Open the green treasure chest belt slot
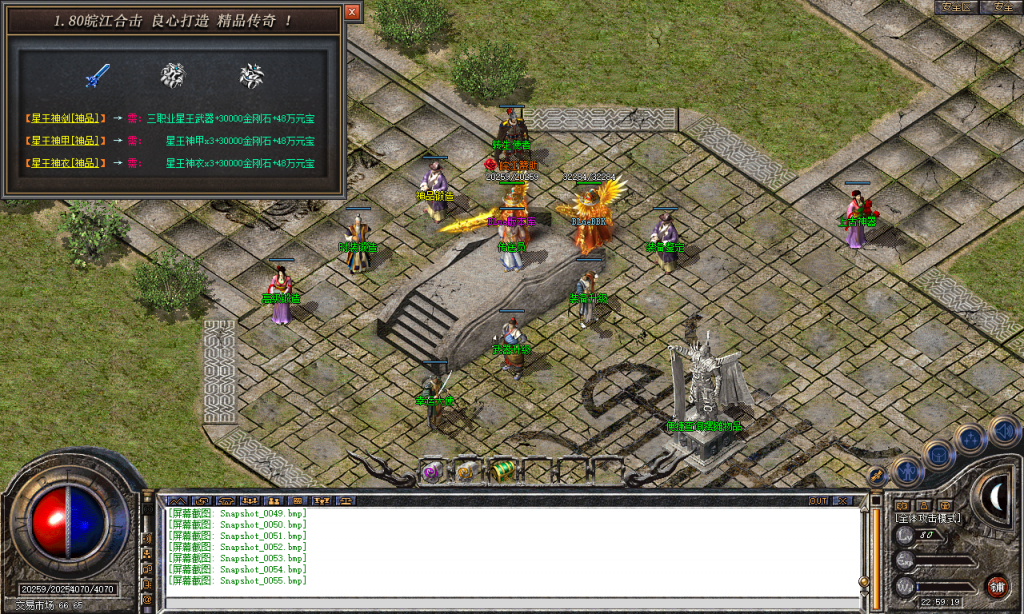Viewport: 1024px width, 614px height. click(x=503, y=471)
